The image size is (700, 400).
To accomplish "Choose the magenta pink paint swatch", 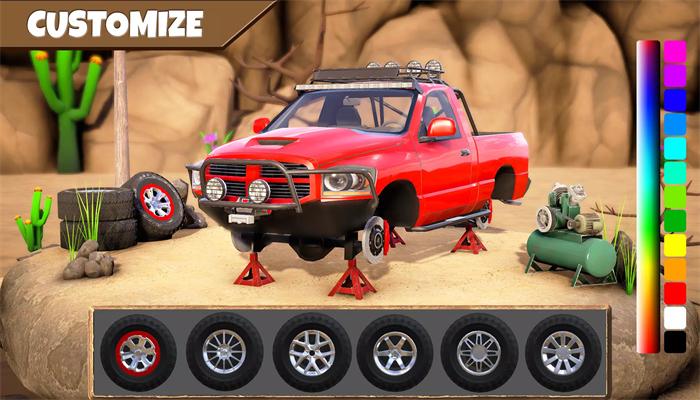I will tap(675, 52).
